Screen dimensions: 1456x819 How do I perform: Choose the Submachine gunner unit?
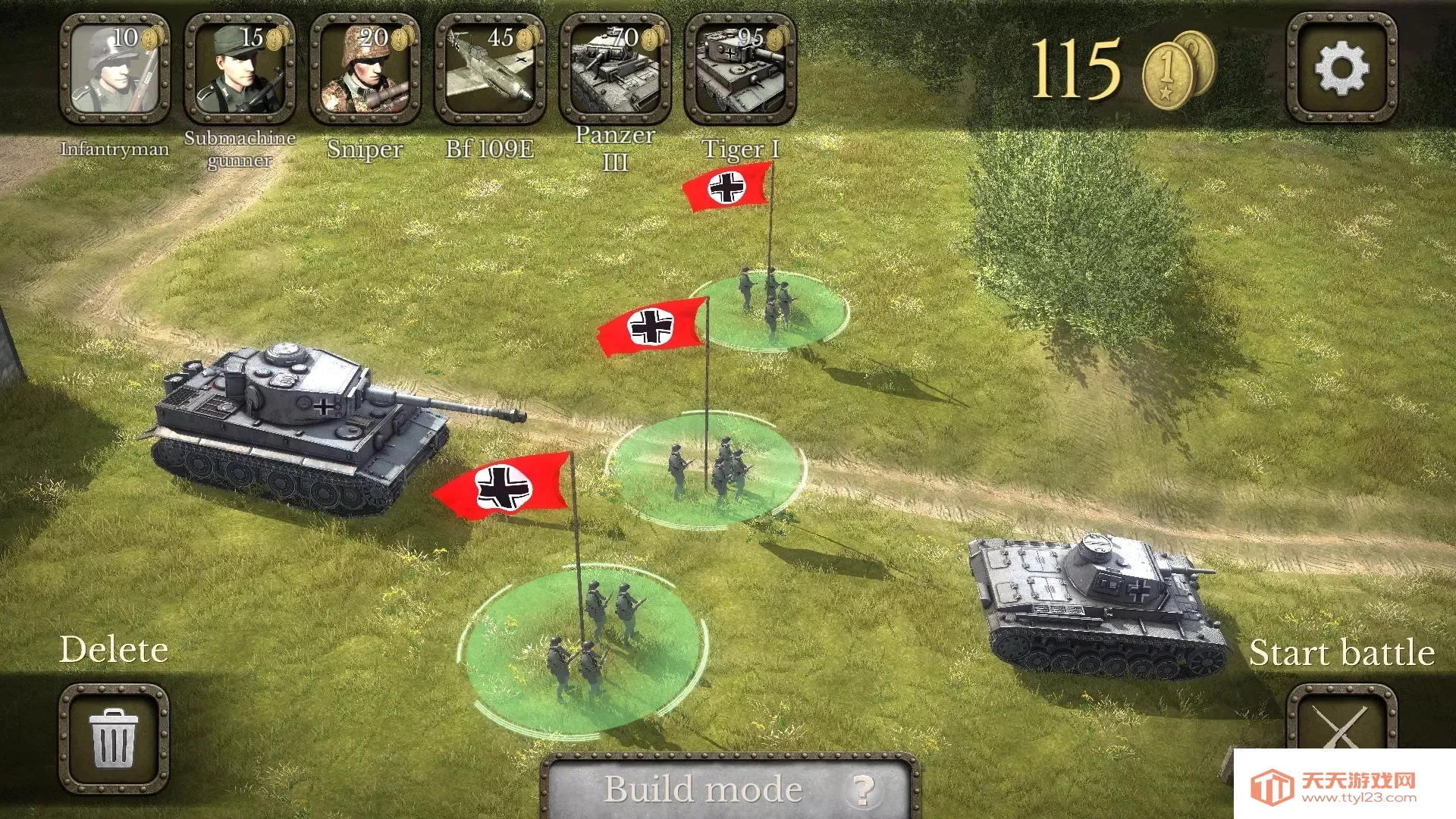[240, 69]
